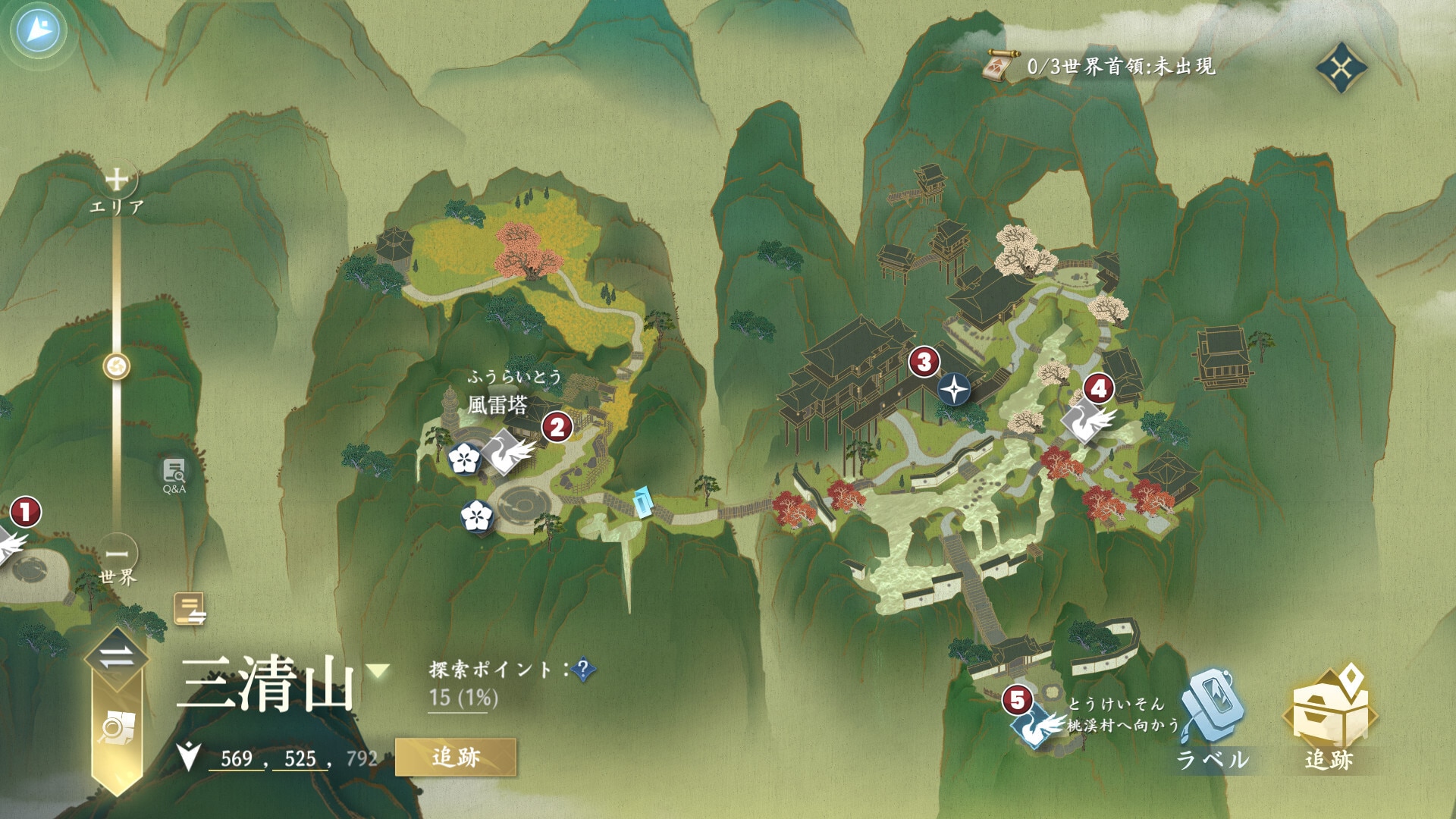Open the ラベル label menu
The image size is (1456, 819).
click(1213, 720)
